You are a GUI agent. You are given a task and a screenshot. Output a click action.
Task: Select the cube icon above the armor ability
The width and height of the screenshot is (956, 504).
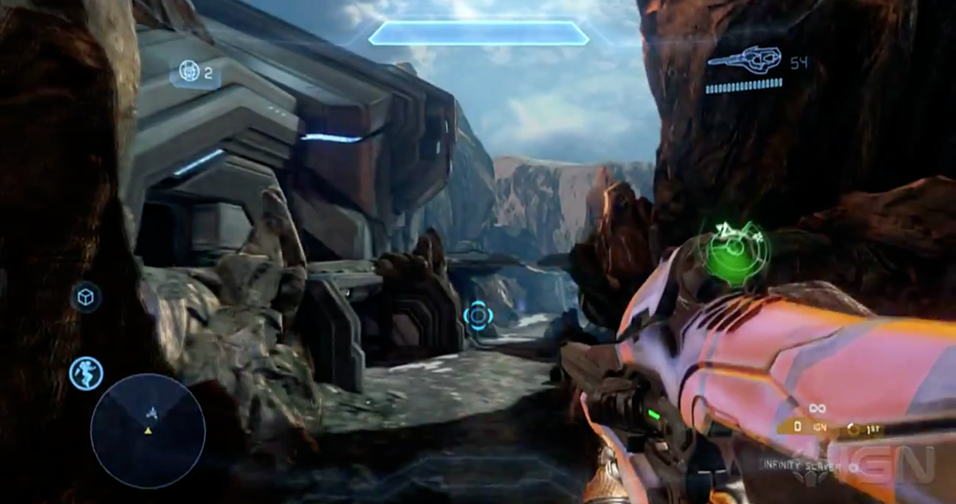[86, 297]
